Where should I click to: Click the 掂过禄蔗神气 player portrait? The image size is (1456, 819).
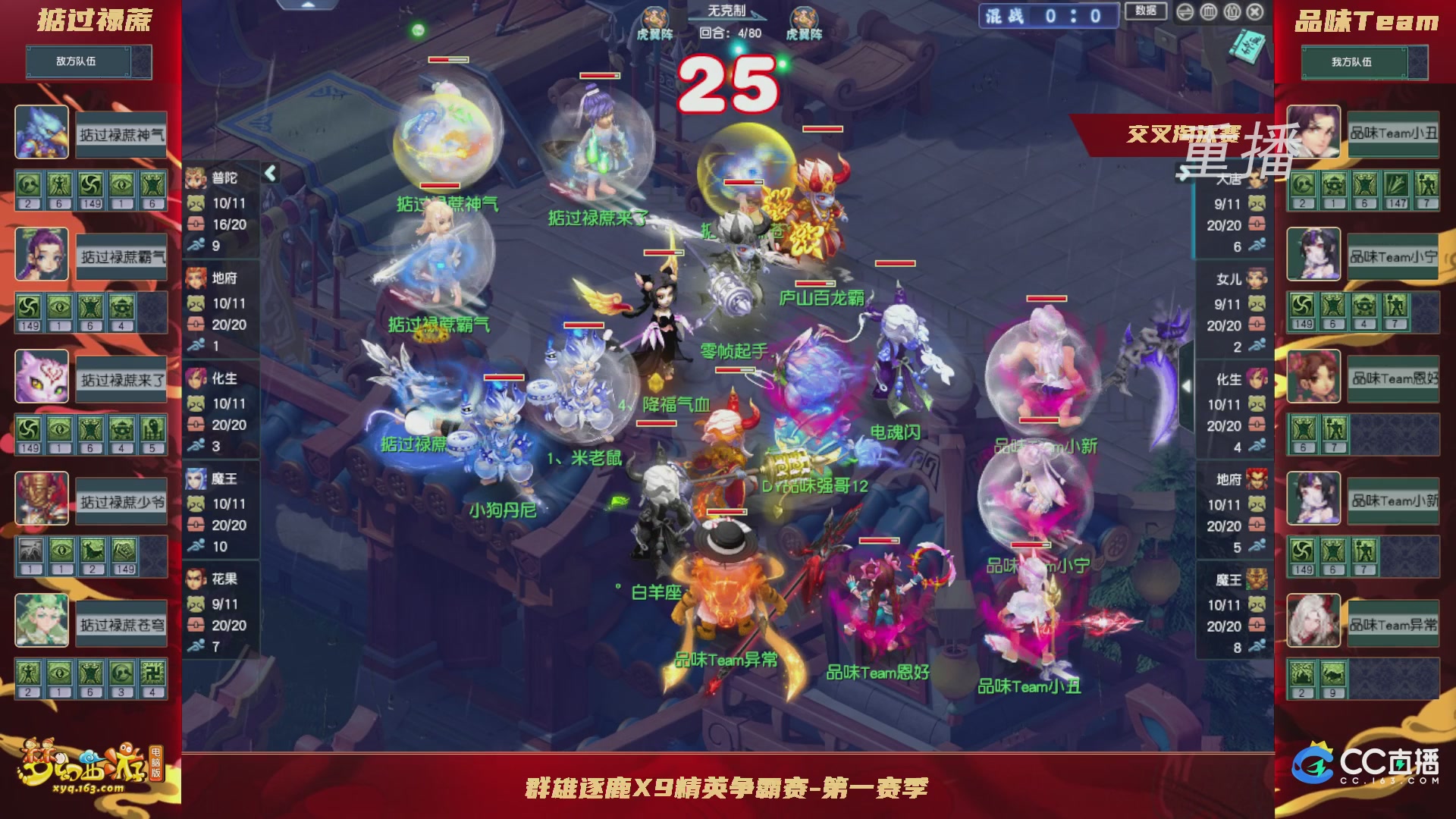click(x=42, y=130)
